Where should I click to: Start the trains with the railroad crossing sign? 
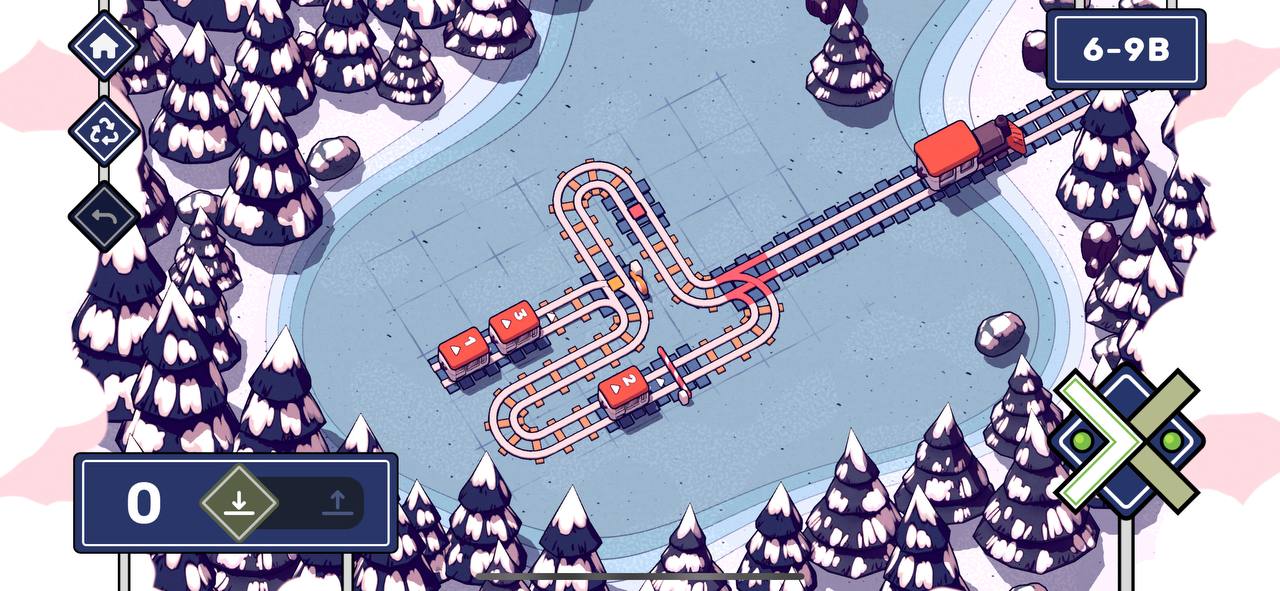tap(1126, 440)
